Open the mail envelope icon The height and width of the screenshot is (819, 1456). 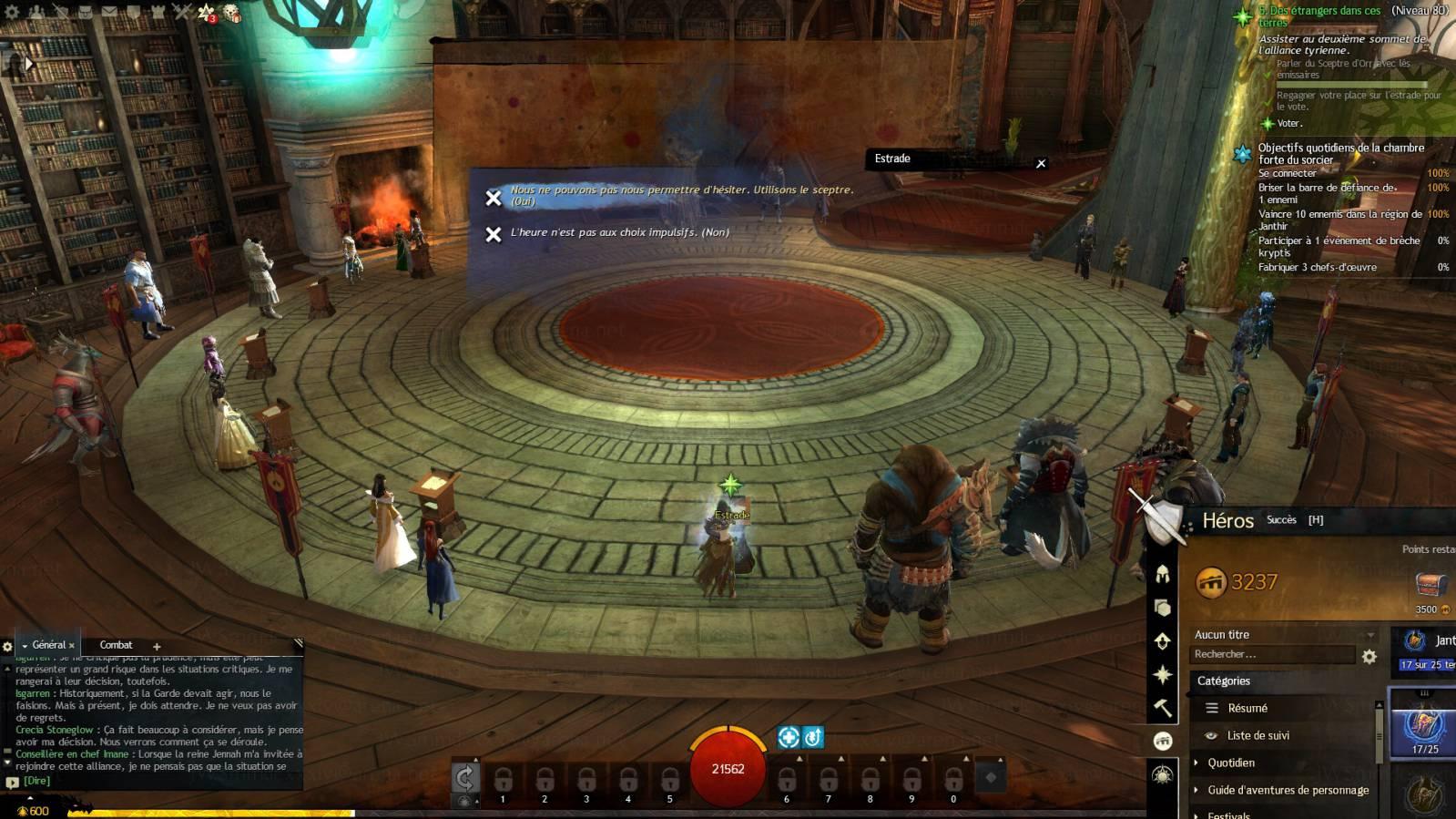click(108, 13)
